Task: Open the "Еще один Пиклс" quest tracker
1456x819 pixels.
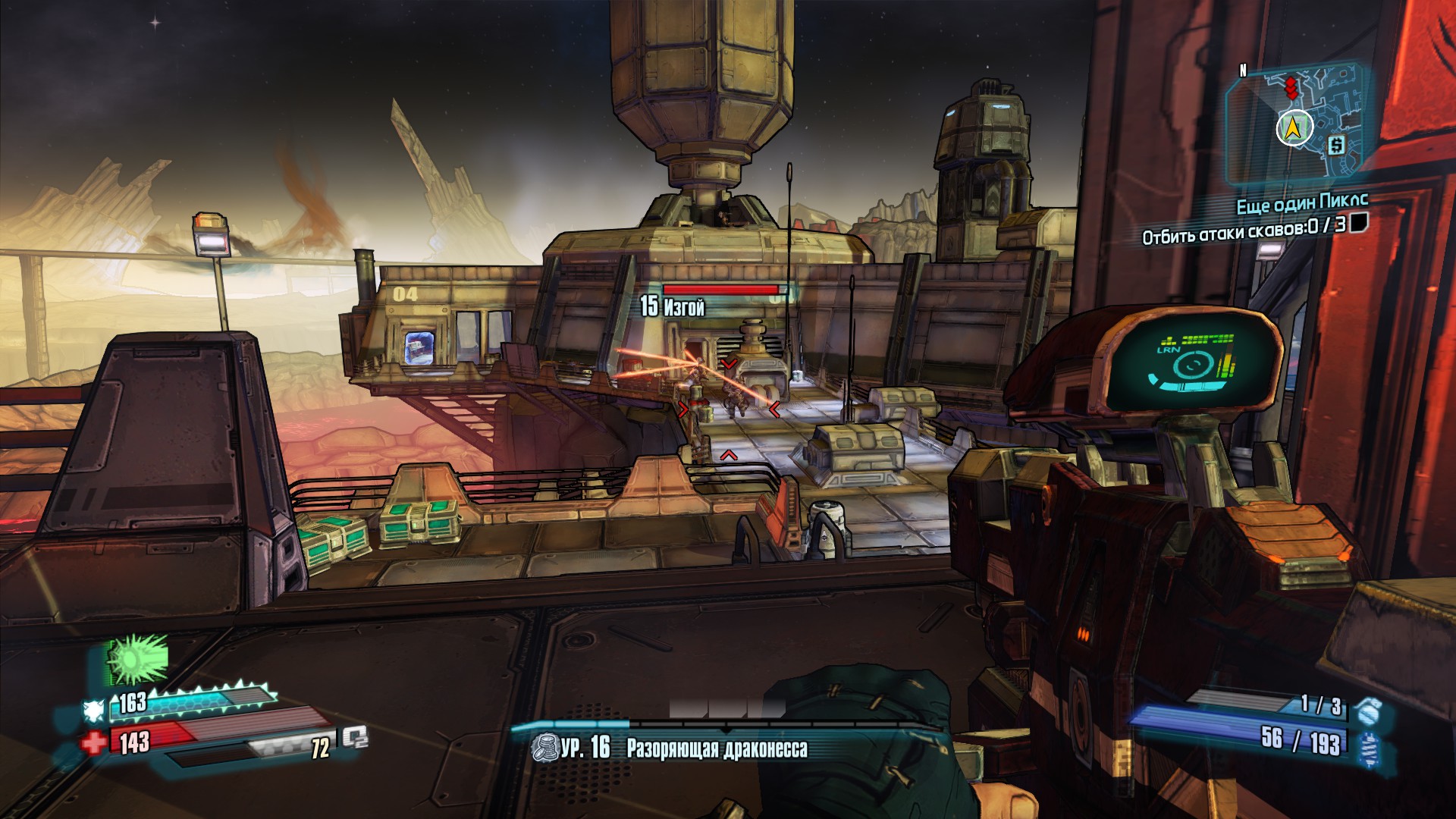Action: 1302,203
